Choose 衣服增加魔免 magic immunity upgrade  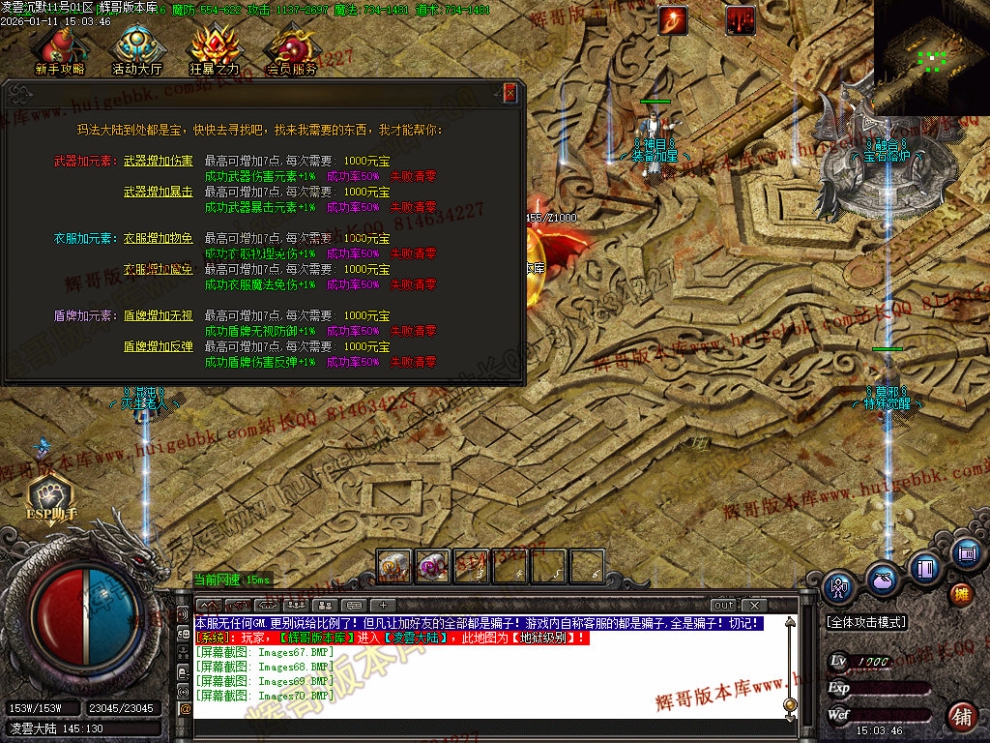tap(158, 269)
